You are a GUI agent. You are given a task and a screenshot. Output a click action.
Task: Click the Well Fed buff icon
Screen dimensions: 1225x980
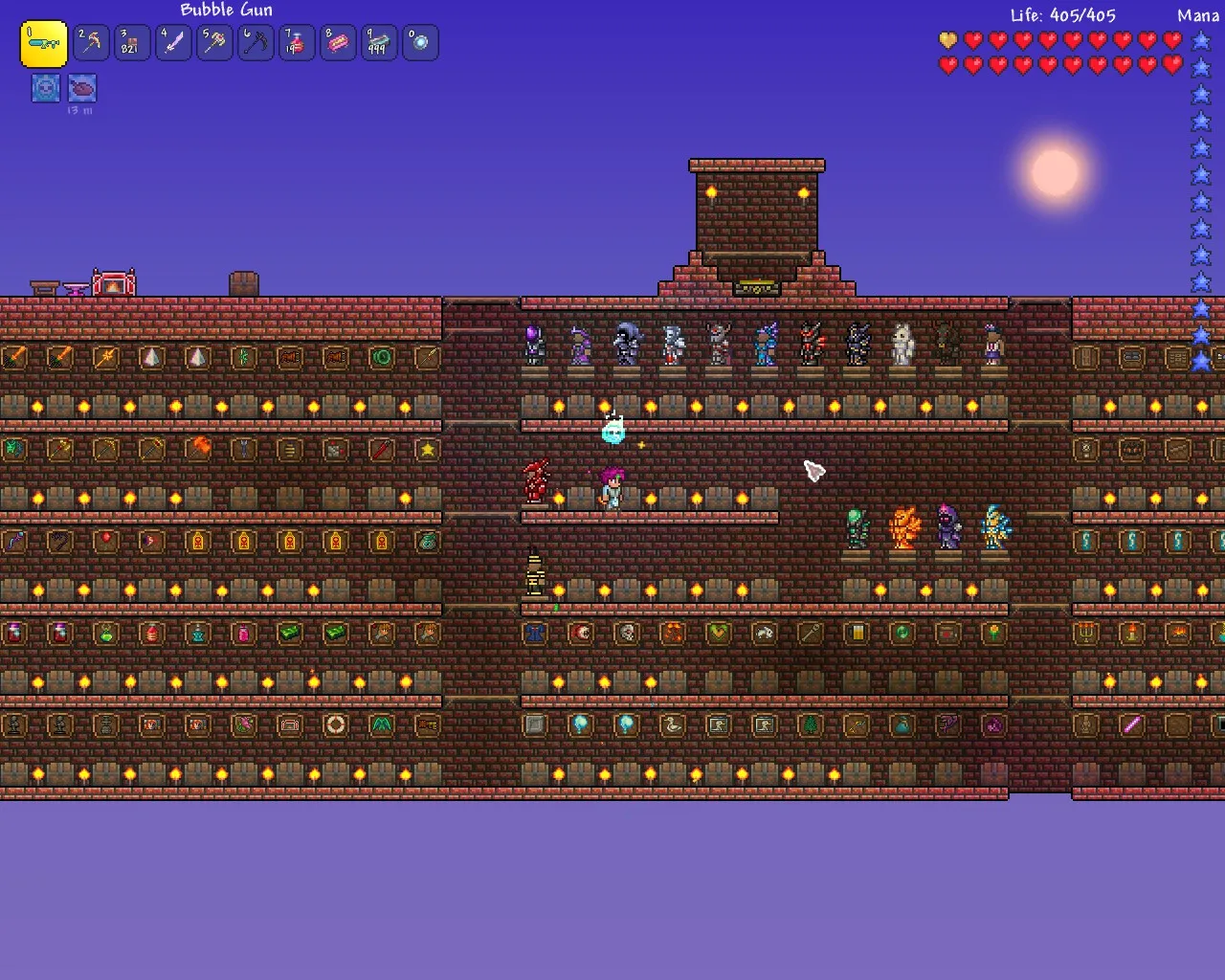click(83, 88)
